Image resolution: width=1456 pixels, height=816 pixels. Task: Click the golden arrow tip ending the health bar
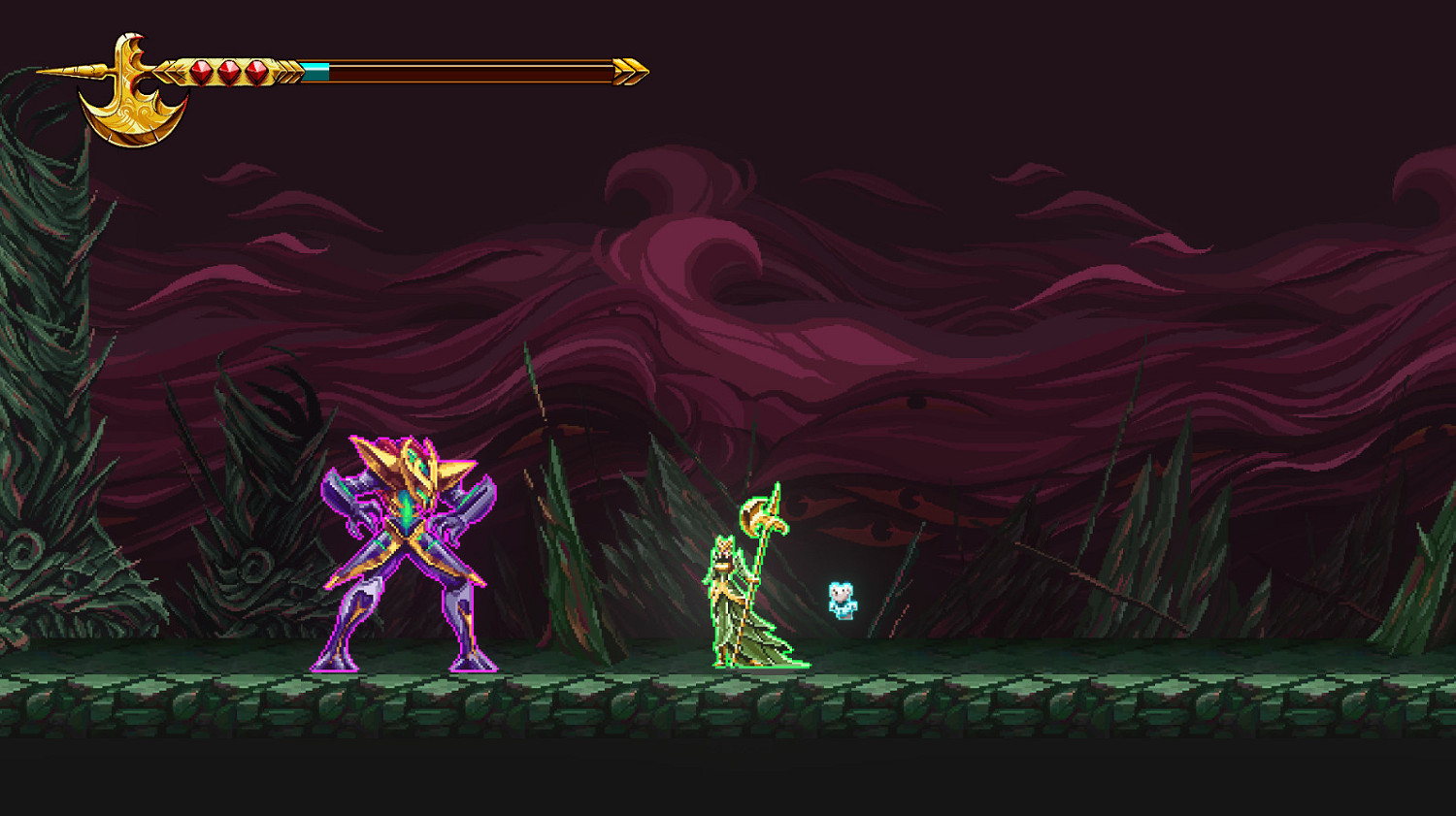629,70
